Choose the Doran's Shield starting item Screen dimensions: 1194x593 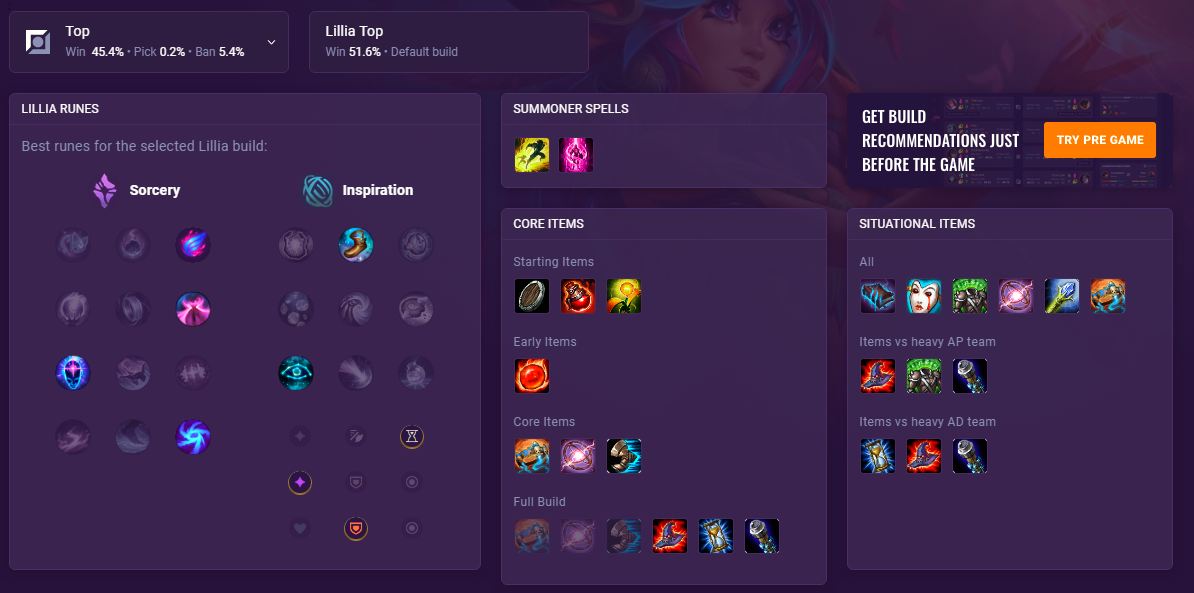coord(532,296)
